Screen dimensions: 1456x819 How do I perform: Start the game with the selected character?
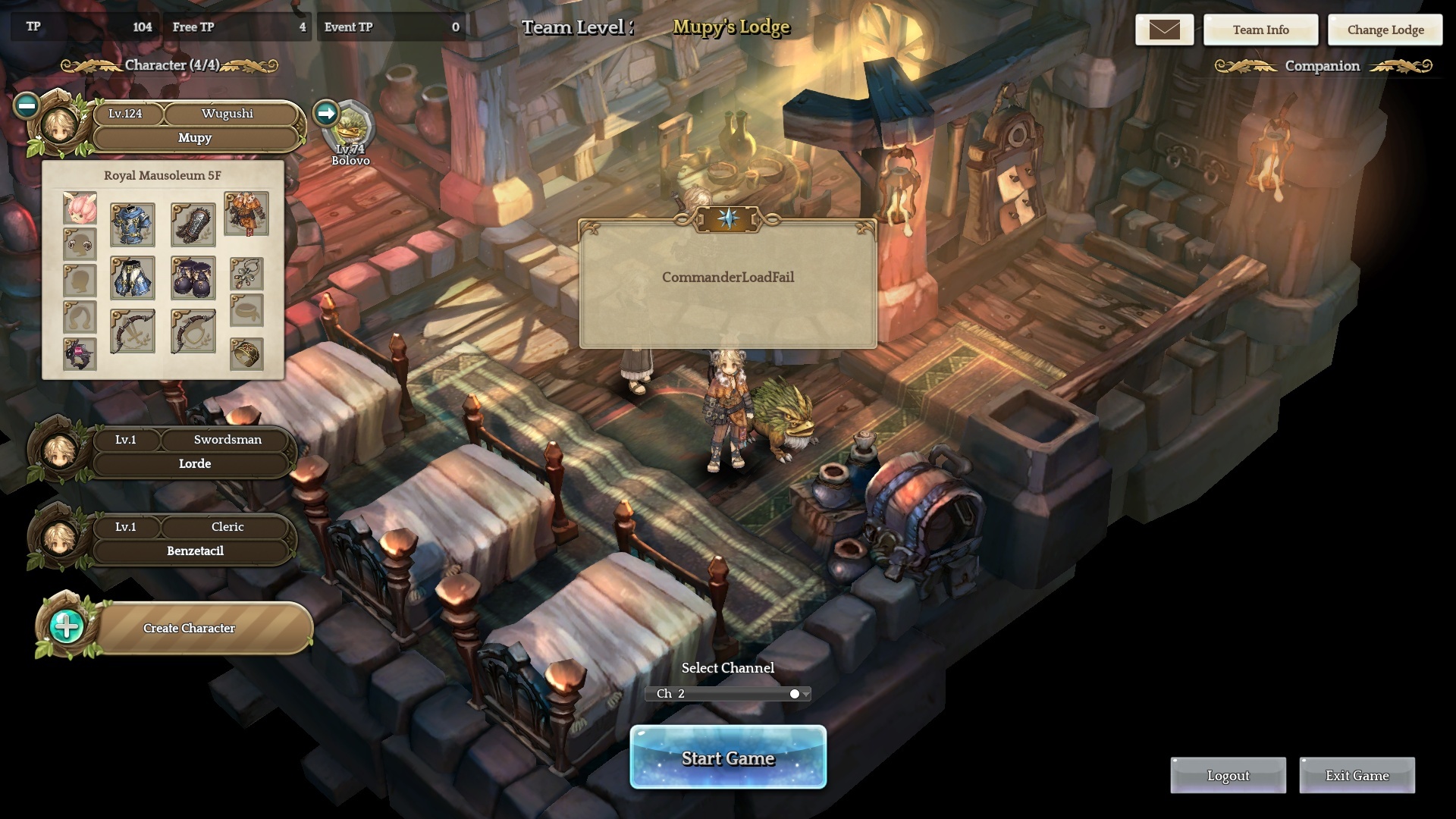[x=727, y=757]
